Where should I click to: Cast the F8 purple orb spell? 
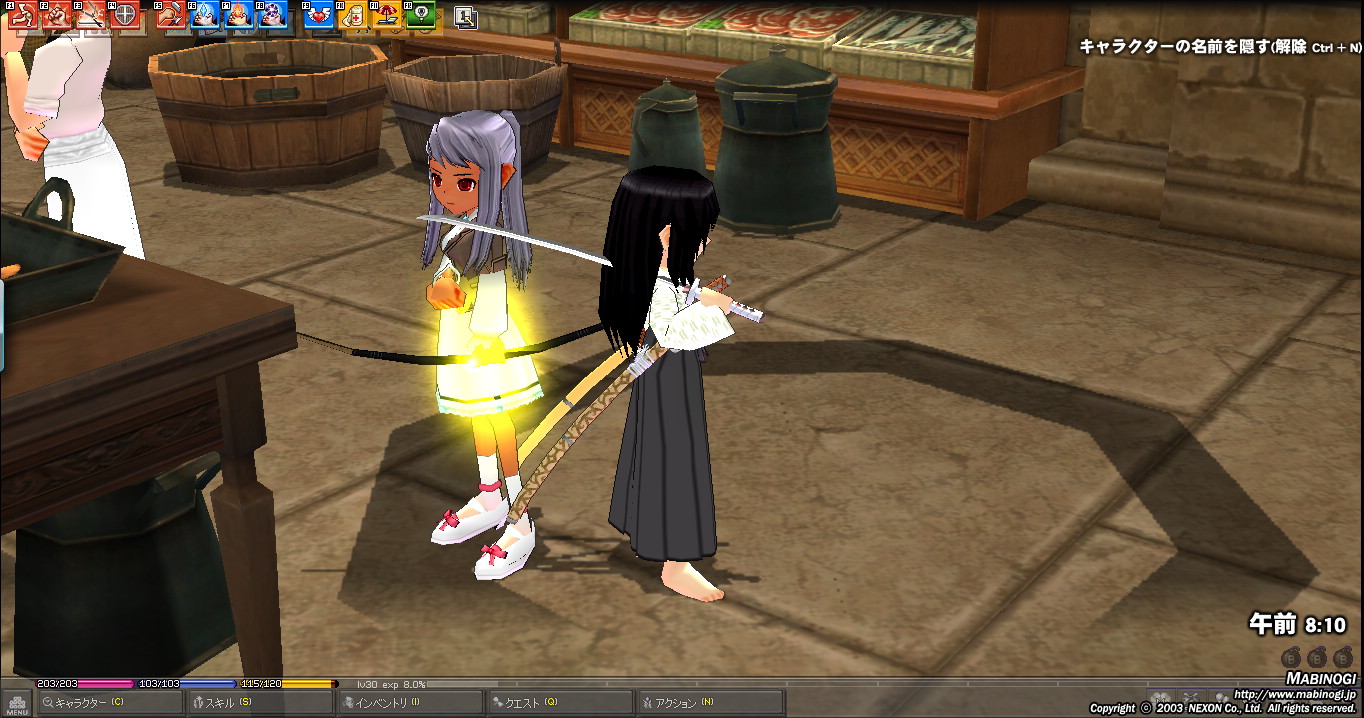click(273, 14)
